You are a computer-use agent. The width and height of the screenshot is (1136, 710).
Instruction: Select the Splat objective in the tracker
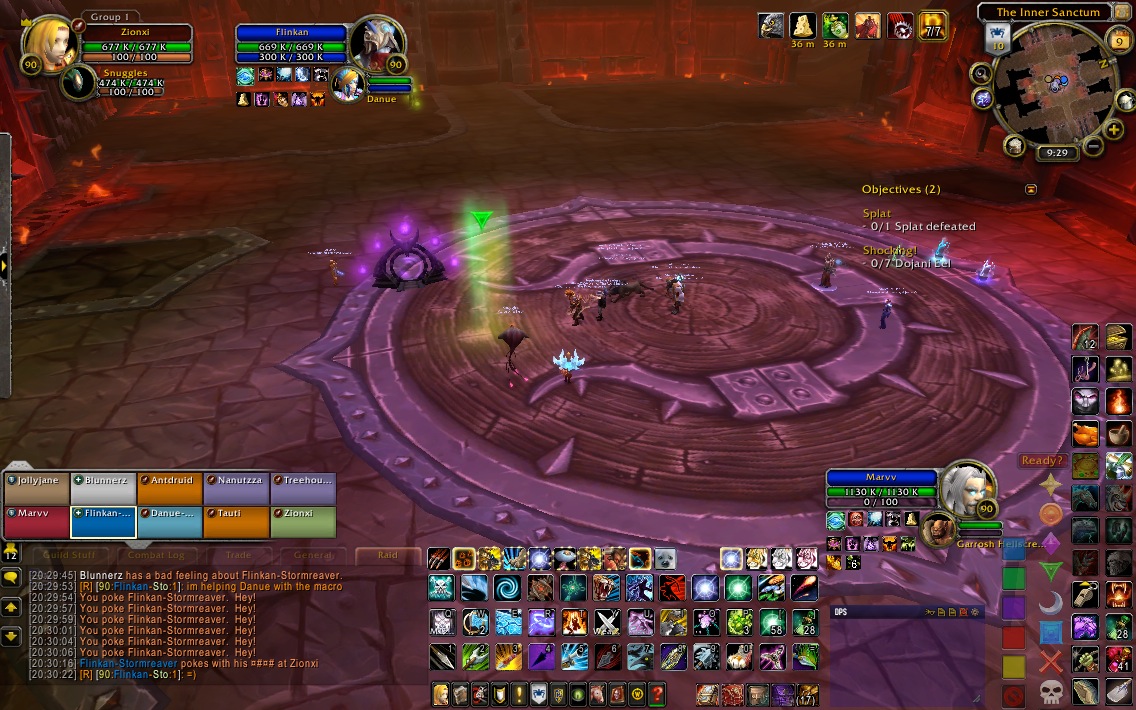[x=877, y=214]
